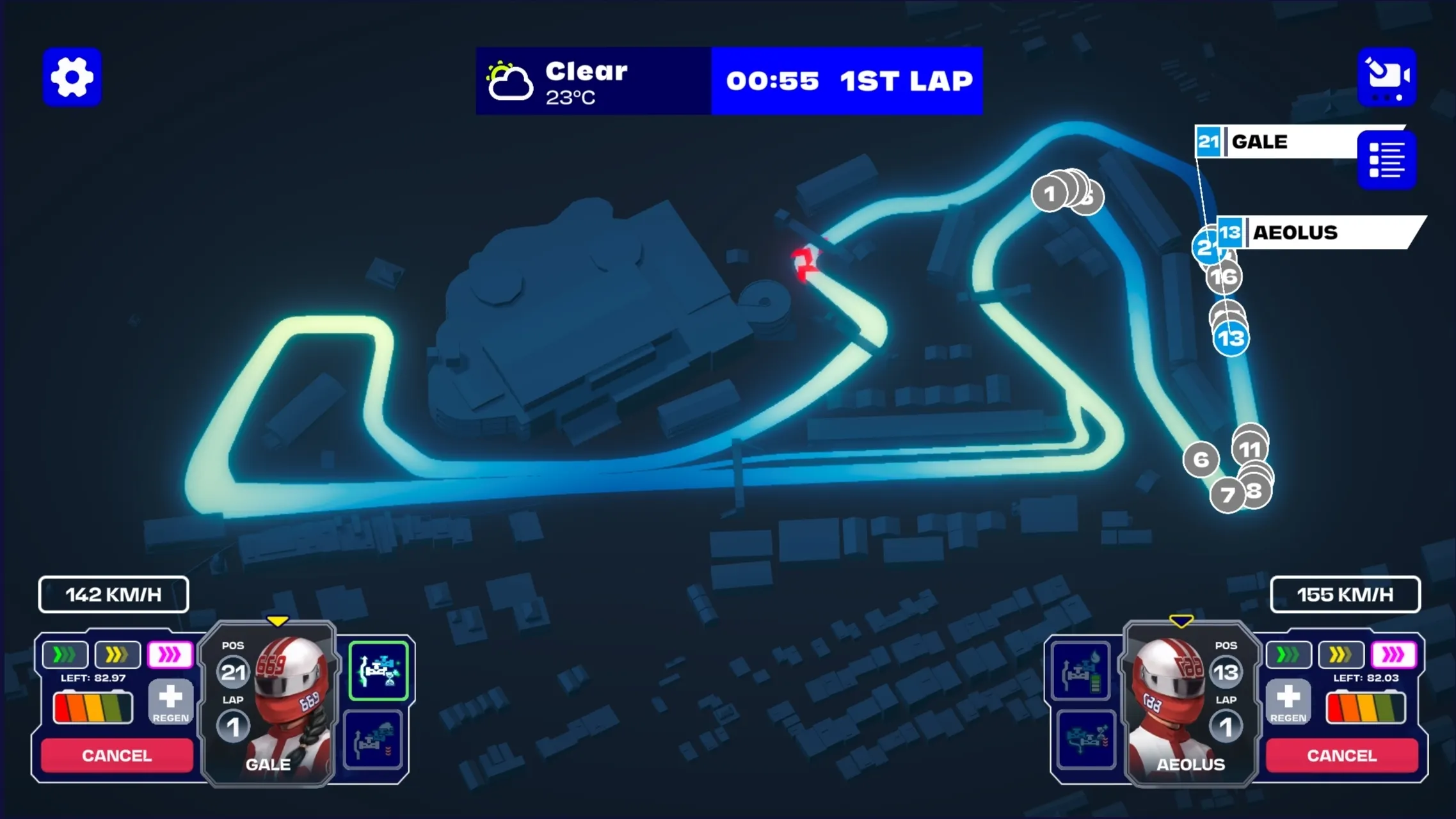Screen dimensions: 1456x819
Task: Activate Regen for Aeolus
Action: (1288, 702)
